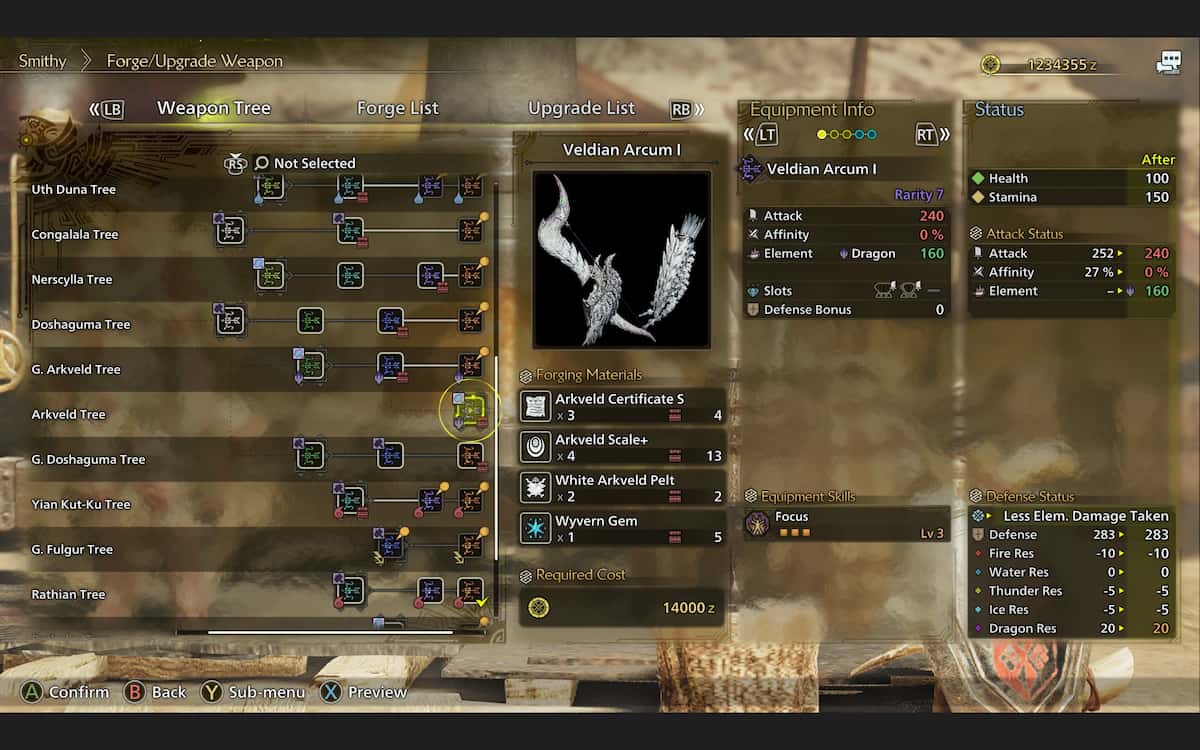This screenshot has width=1200, height=750.
Task: Choose the Uth Duna Tree row label
Action: tap(74, 189)
